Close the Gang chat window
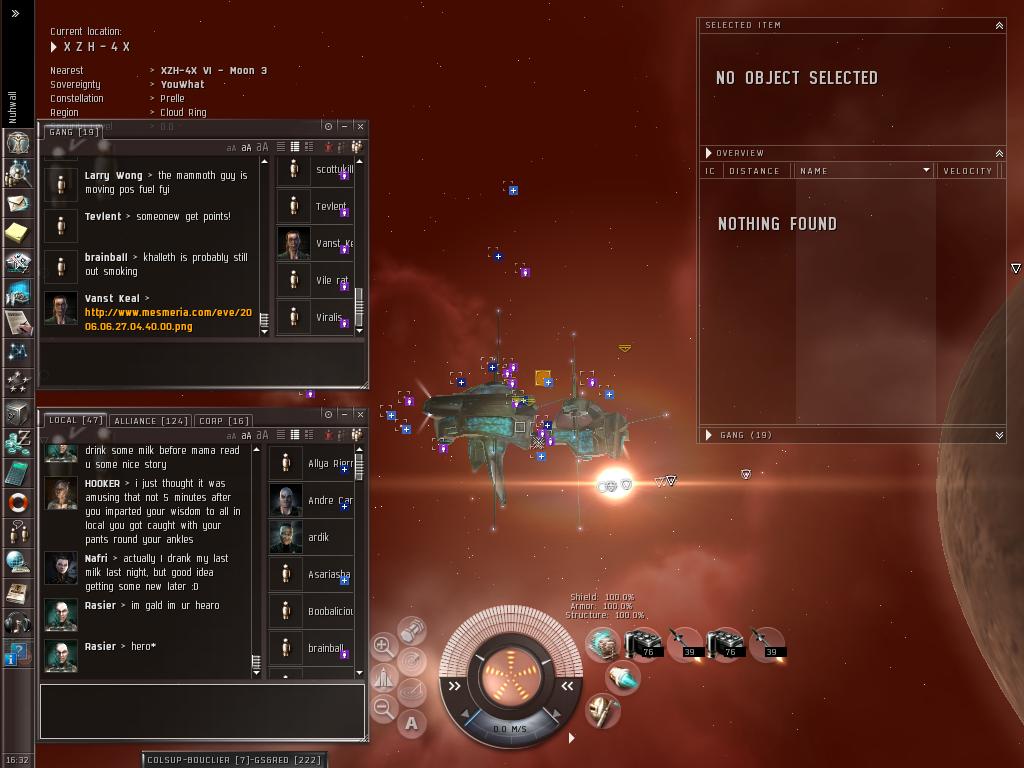The image size is (1024, 768). (x=360, y=126)
